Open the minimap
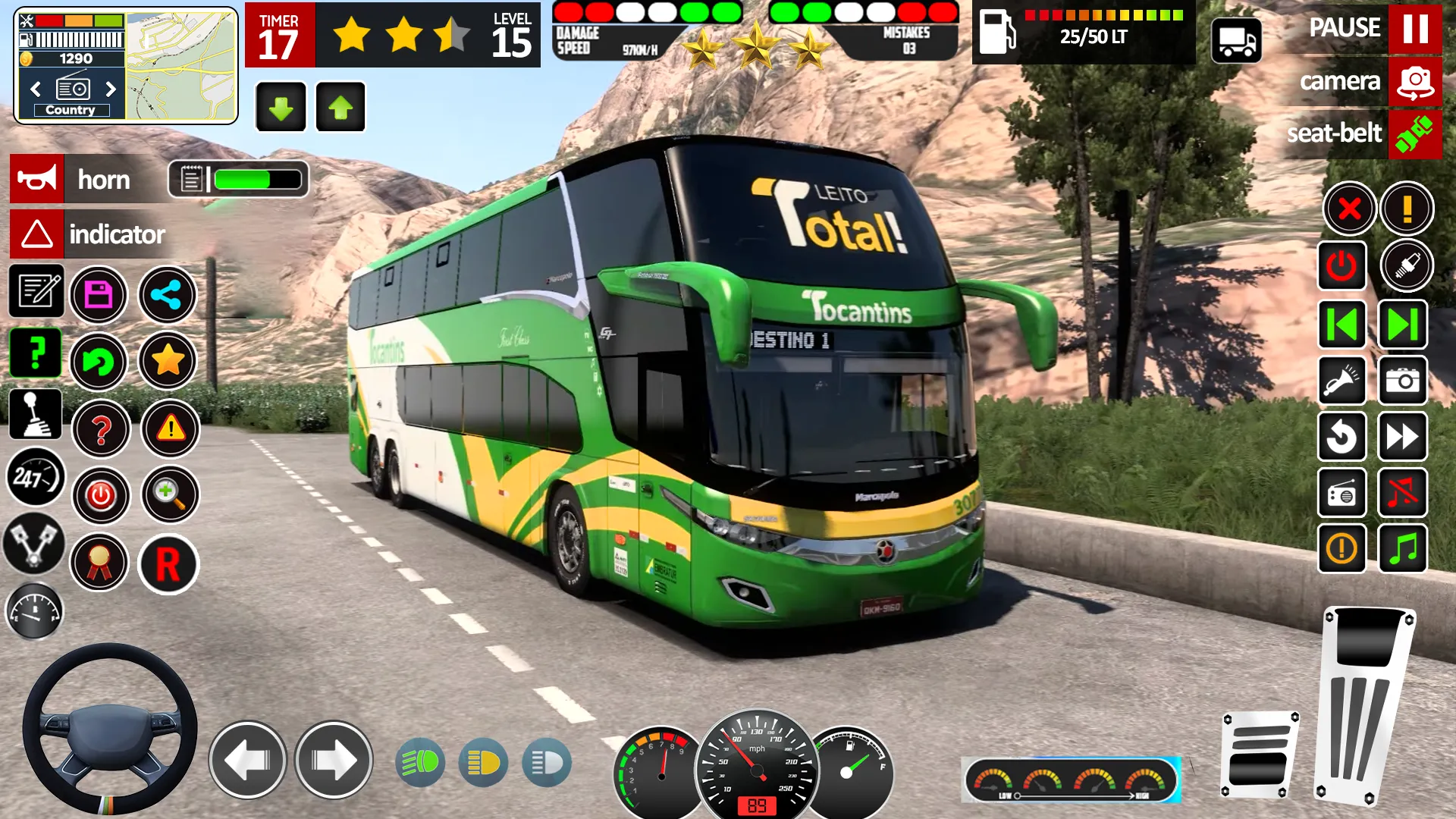 point(180,65)
